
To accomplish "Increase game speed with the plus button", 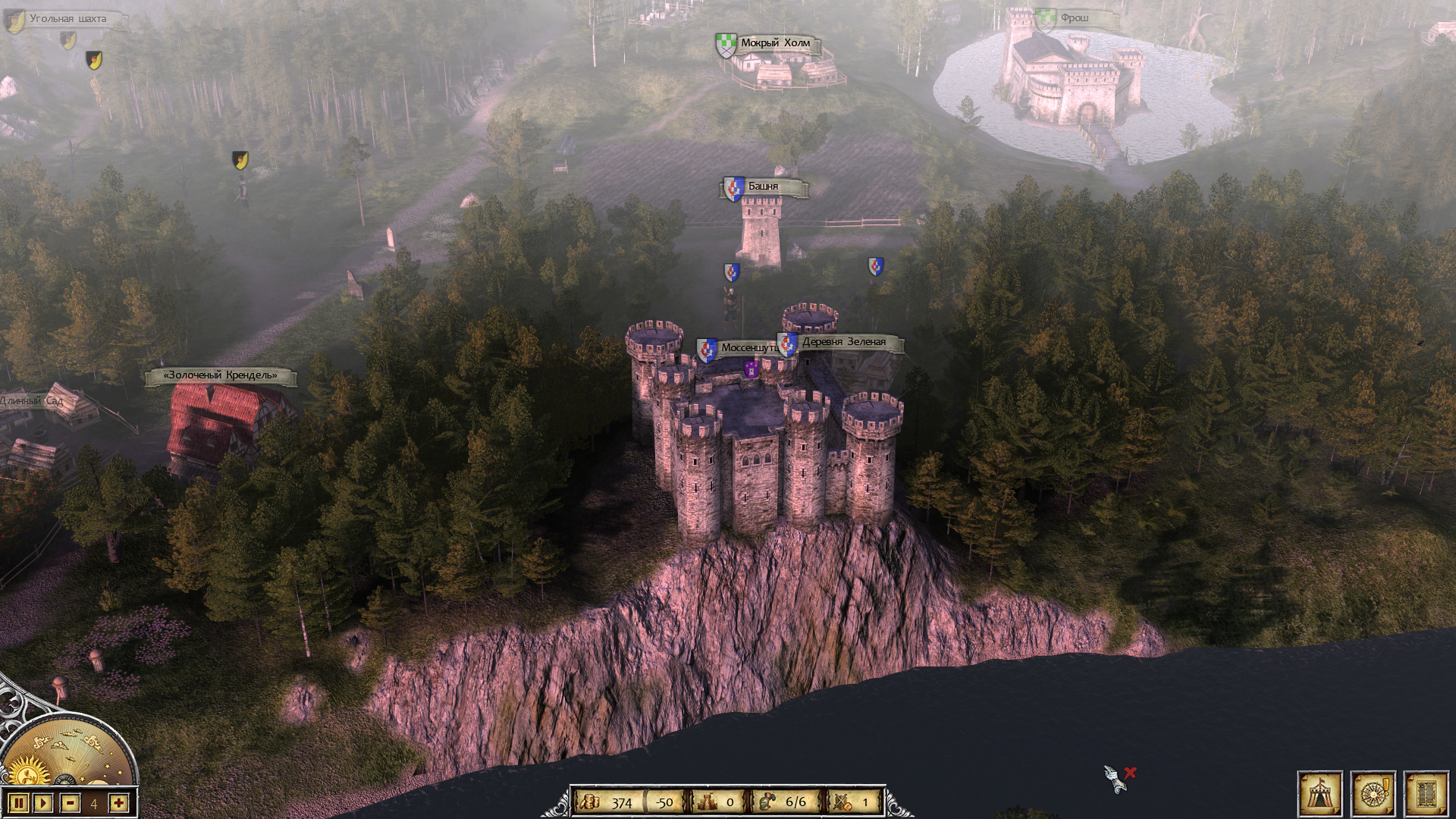I will [x=118, y=803].
